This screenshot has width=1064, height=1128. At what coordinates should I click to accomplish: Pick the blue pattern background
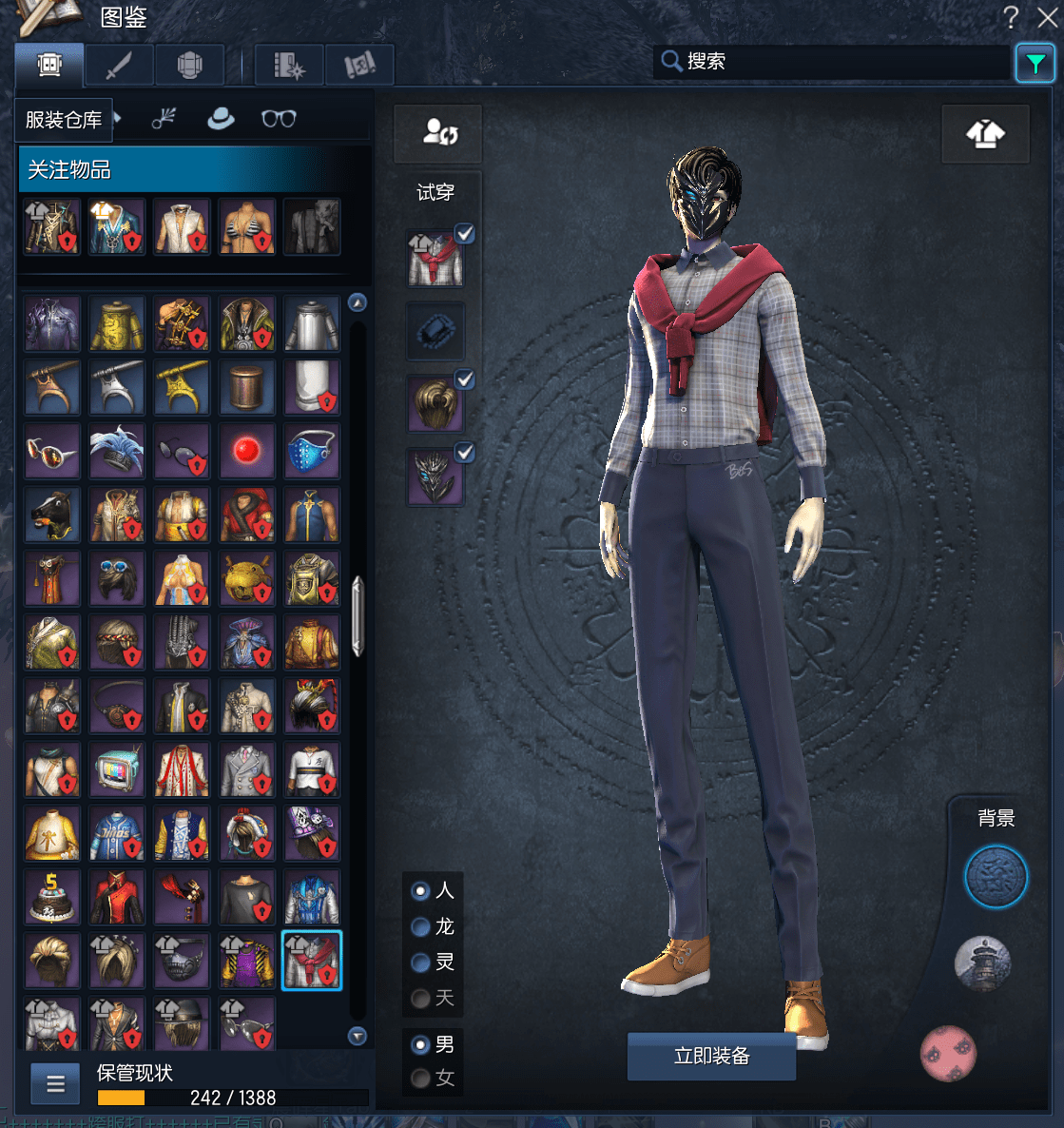[996, 877]
